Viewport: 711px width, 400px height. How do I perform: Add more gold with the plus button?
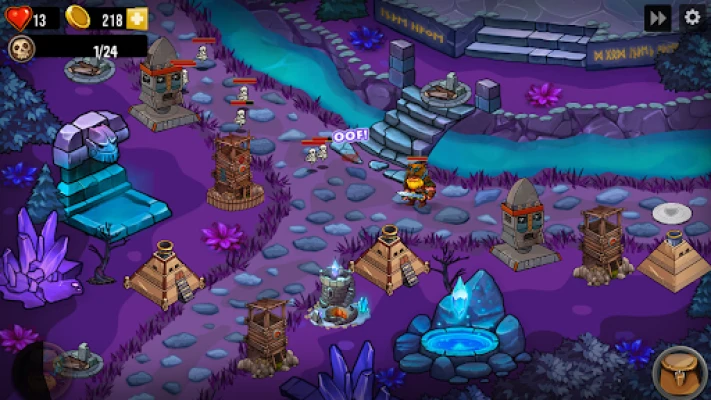(137, 19)
